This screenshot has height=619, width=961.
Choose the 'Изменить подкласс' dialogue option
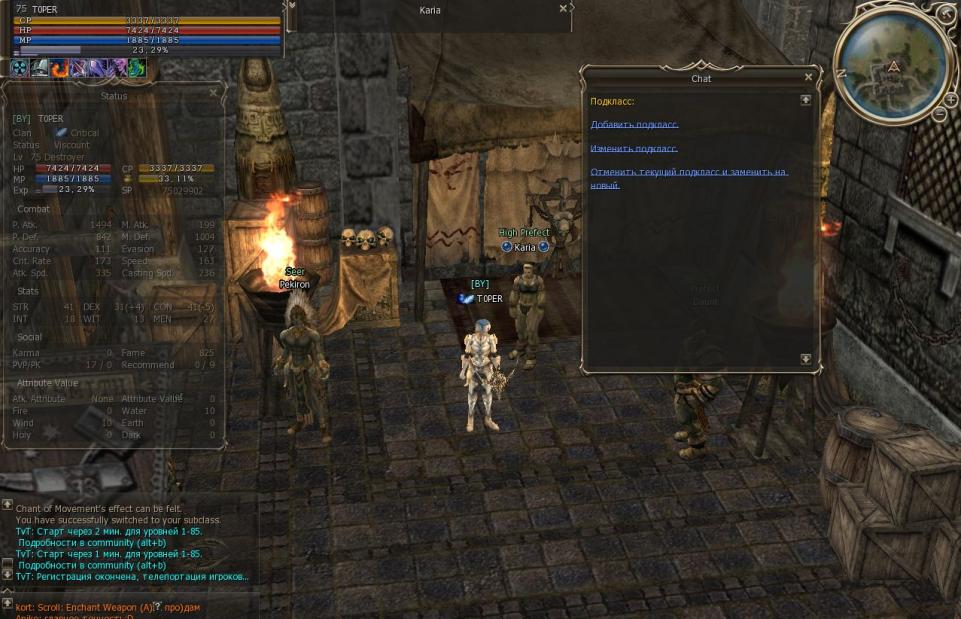pyautogui.click(x=634, y=149)
